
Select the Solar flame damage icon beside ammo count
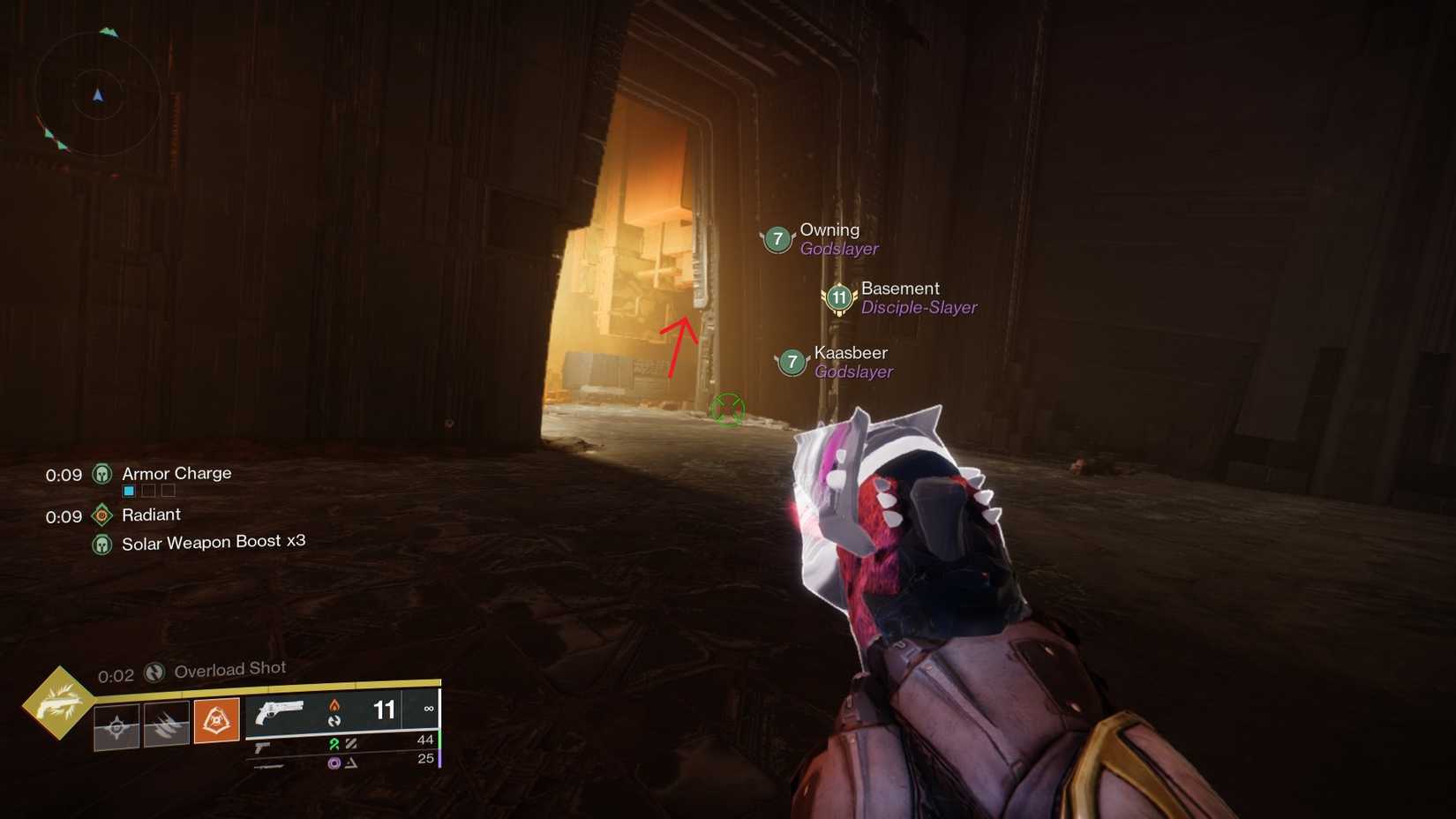[334, 704]
